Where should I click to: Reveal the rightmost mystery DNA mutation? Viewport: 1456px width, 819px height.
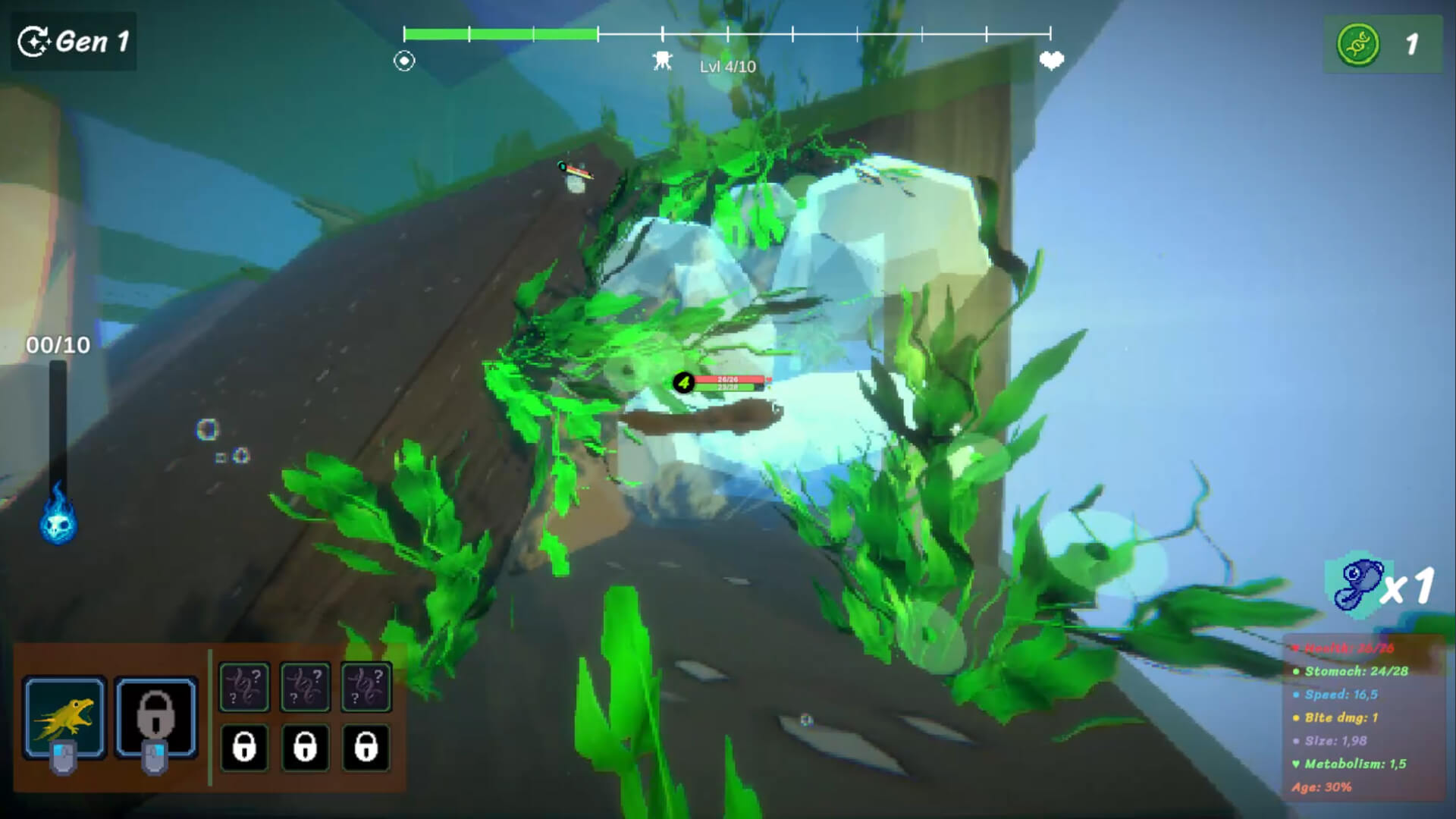[x=367, y=687]
